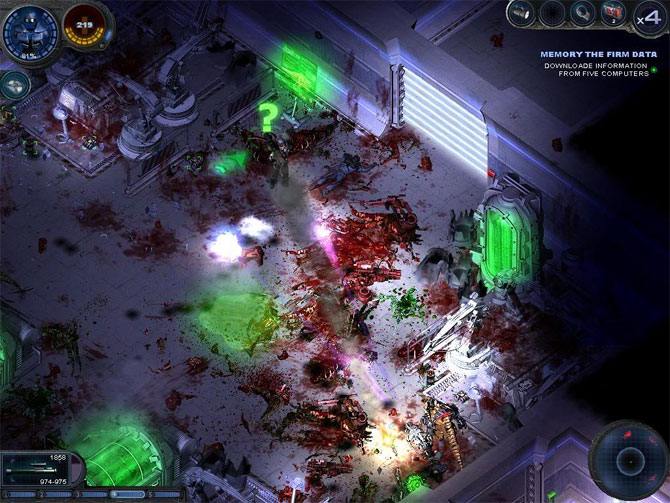The height and width of the screenshot is (503, 670).
Task: Click the x4 lives counter icon
Action: [648, 17]
